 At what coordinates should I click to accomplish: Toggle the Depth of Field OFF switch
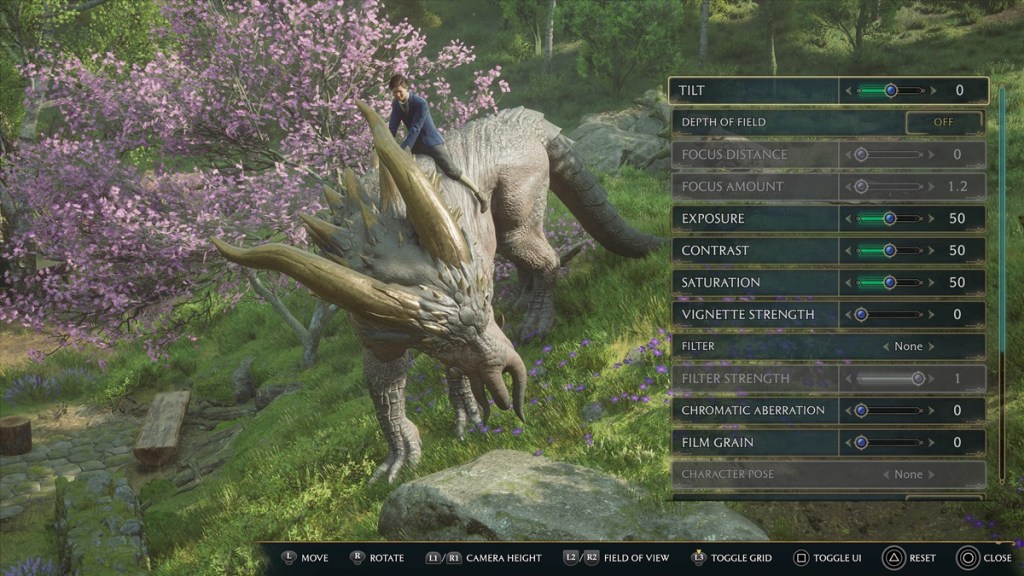click(x=943, y=122)
